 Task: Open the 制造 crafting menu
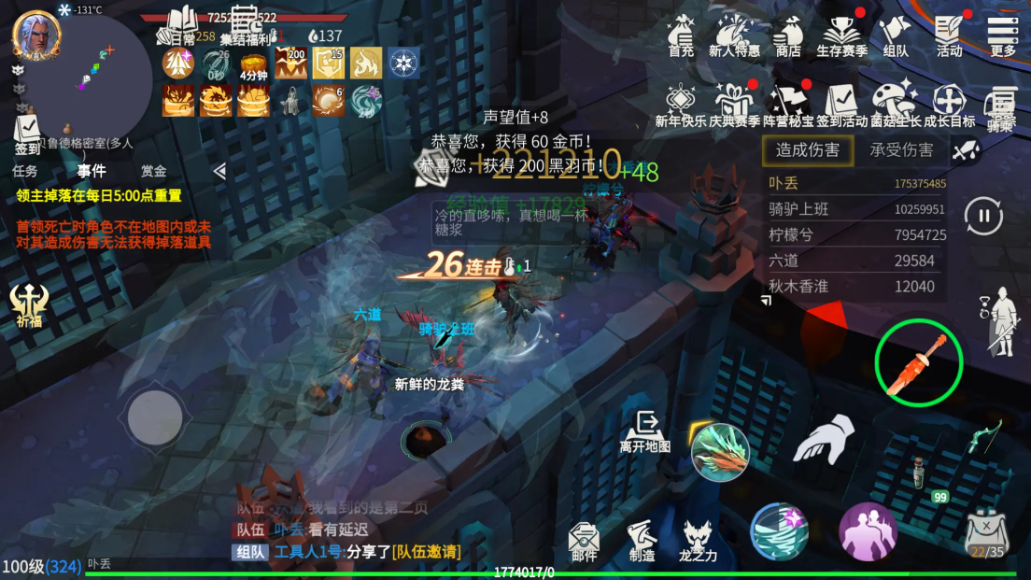tap(642, 541)
